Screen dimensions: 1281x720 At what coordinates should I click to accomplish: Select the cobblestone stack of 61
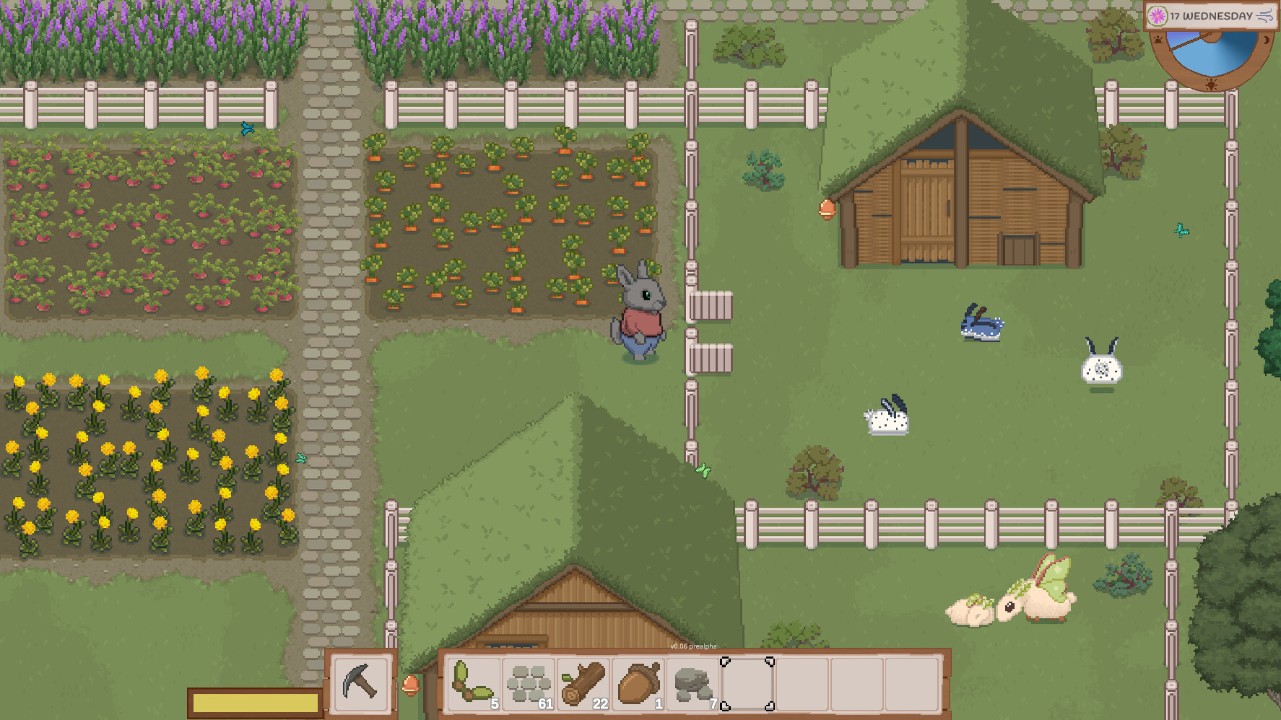point(528,684)
